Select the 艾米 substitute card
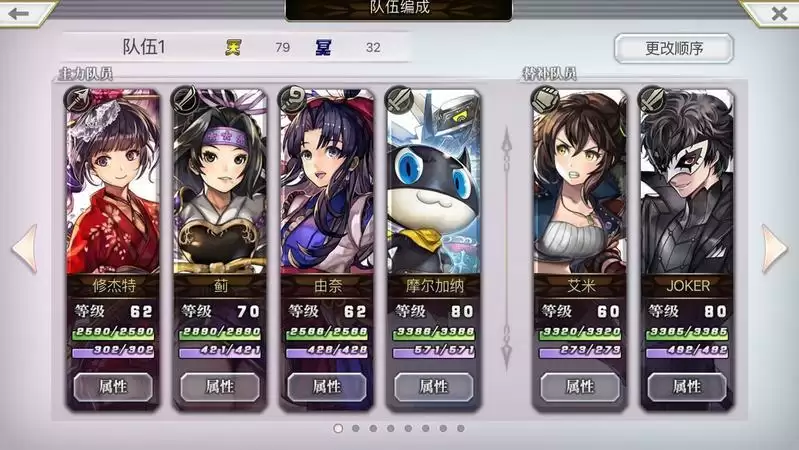The height and width of the screenshot is (450, 799). click(x=580, y=190)
